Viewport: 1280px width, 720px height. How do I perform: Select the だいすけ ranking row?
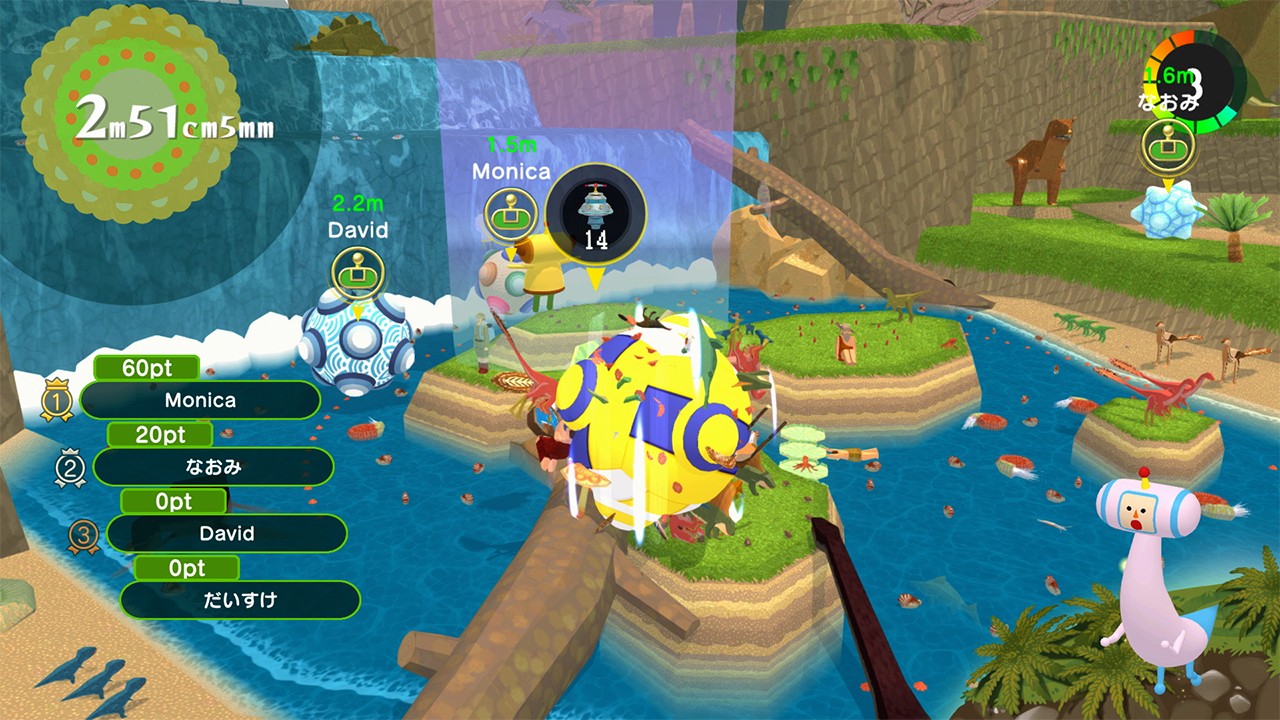(240, 600)
